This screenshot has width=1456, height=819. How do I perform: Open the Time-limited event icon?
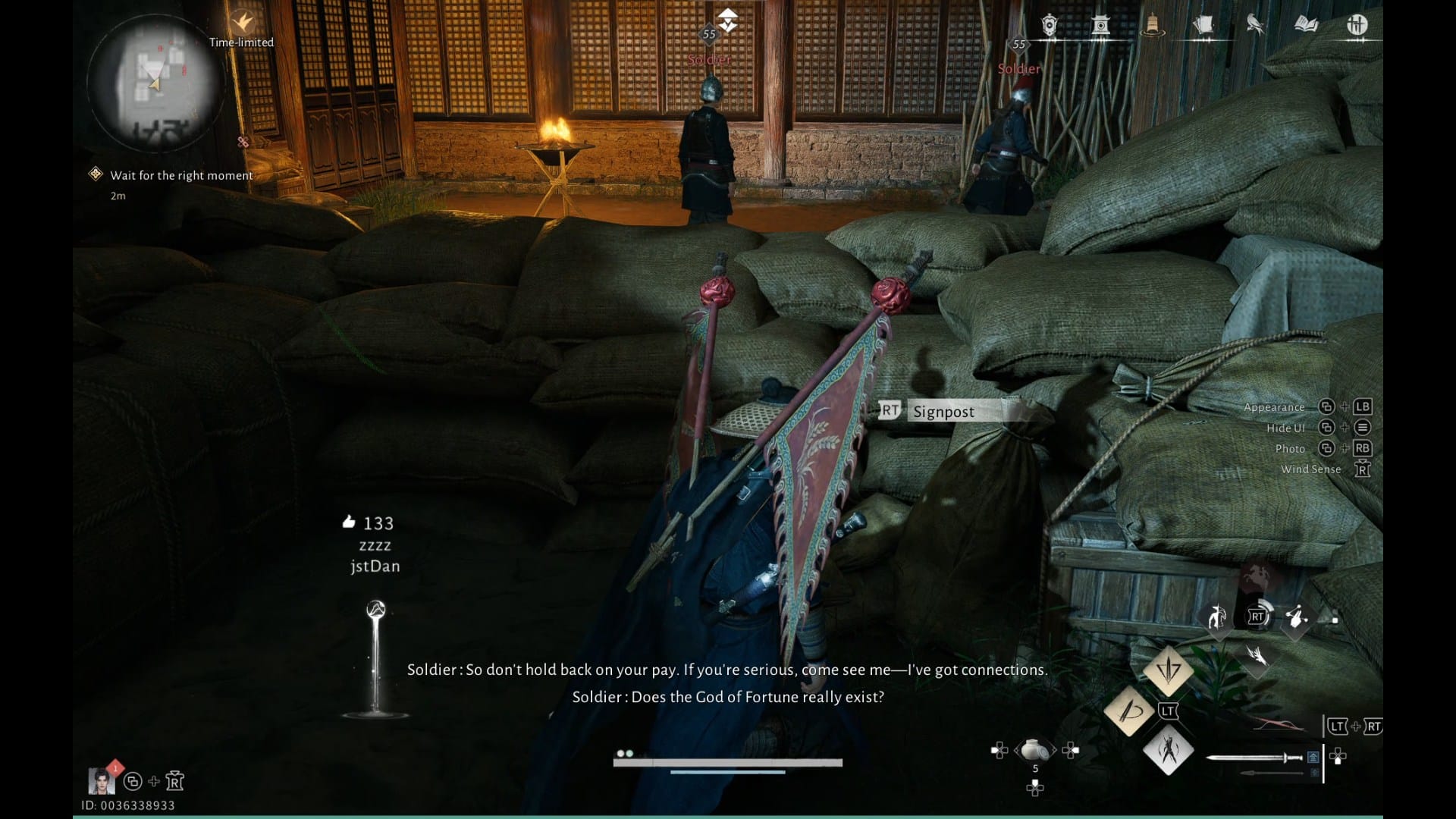(x=243, y=22)
